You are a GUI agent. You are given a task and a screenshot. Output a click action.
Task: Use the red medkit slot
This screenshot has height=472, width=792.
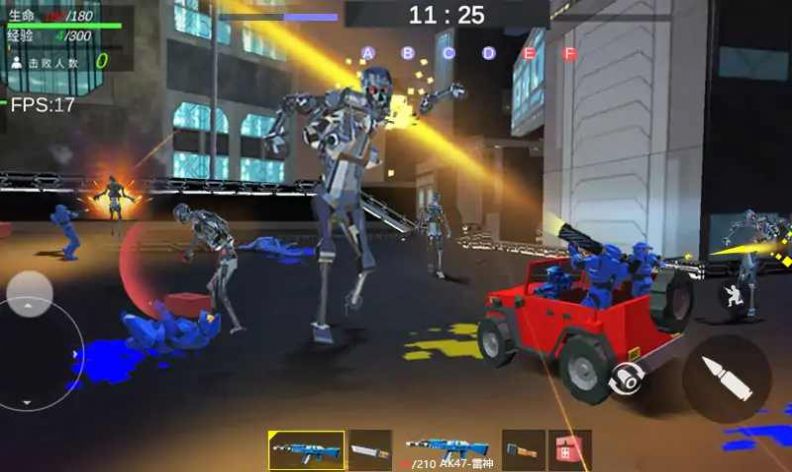coord(570,450)
